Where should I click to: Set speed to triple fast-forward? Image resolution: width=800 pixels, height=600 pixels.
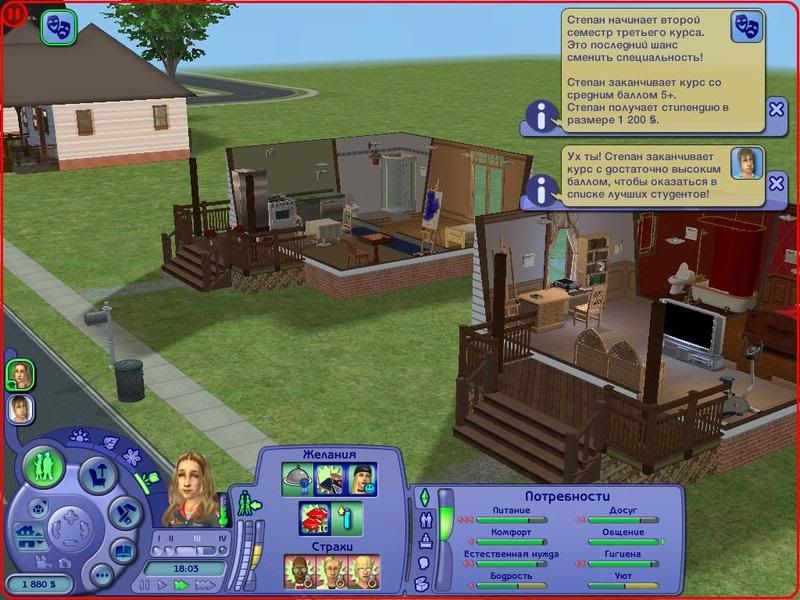[x=207, y=585]
